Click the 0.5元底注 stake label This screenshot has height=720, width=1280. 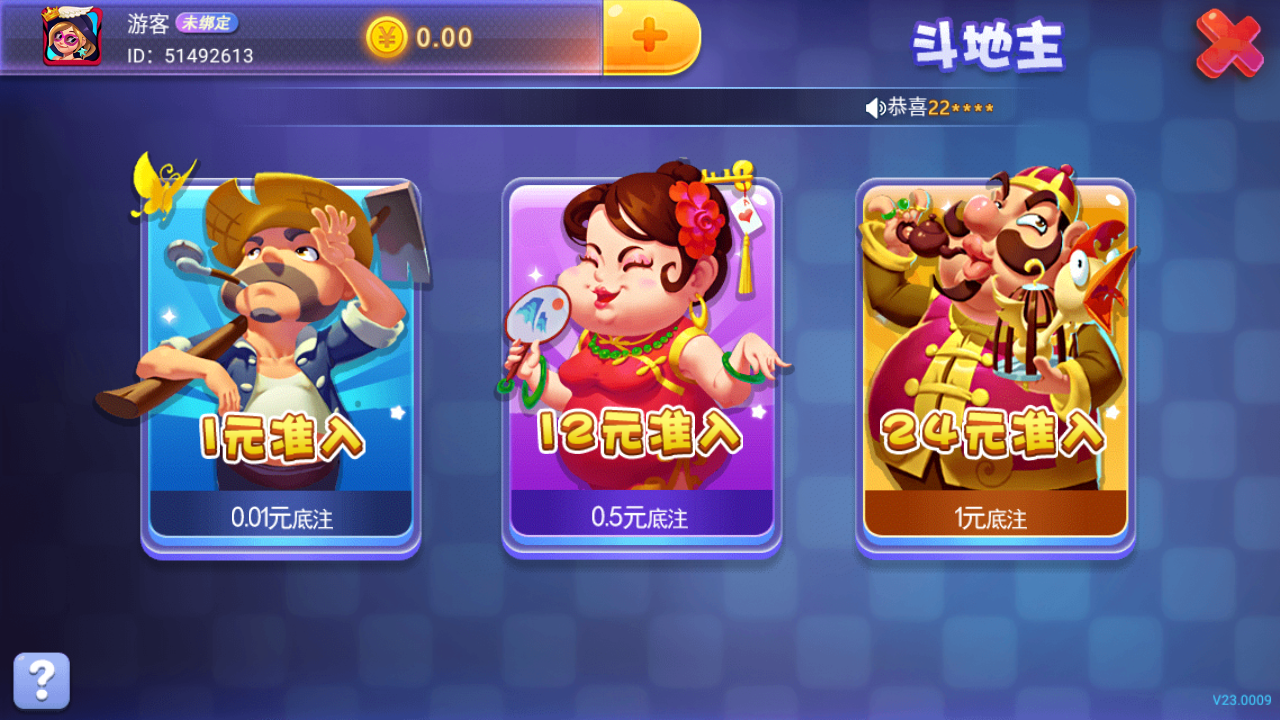(640, 518)
